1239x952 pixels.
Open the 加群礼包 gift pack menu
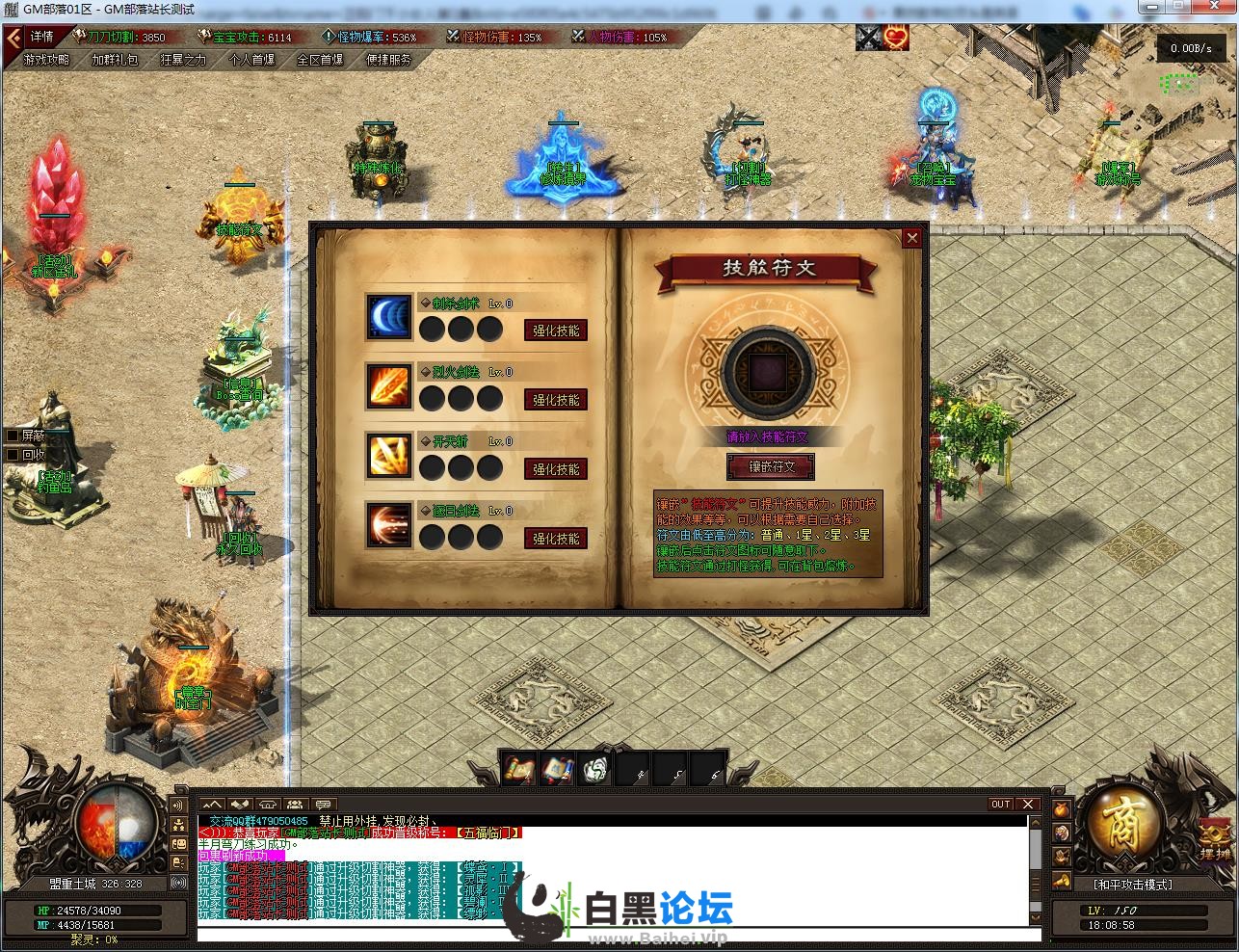115,60
